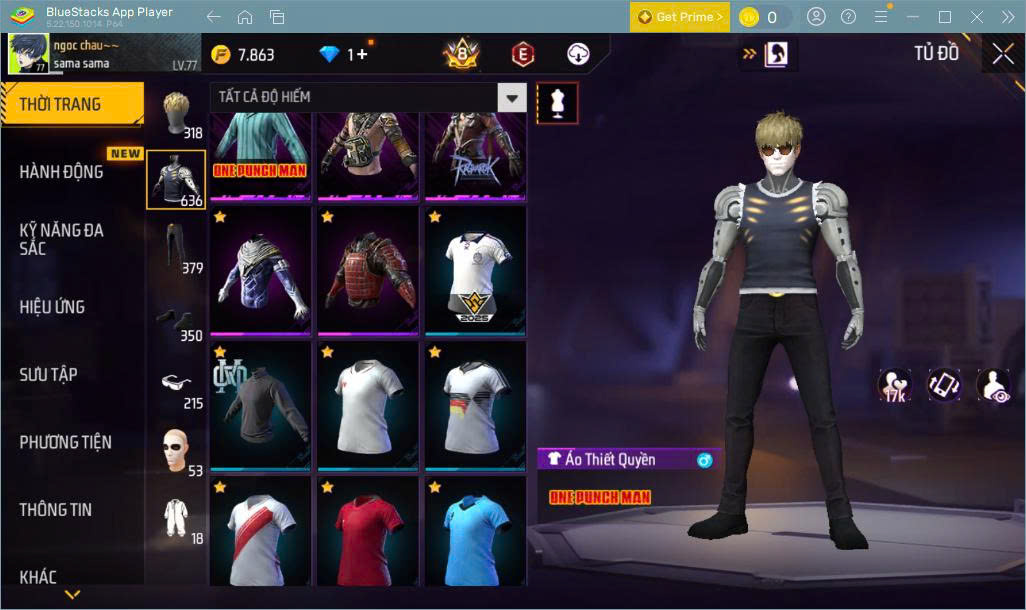Show the THÔNG TIN section
Screen dimensions: 1026x610
tap(56, 510)
